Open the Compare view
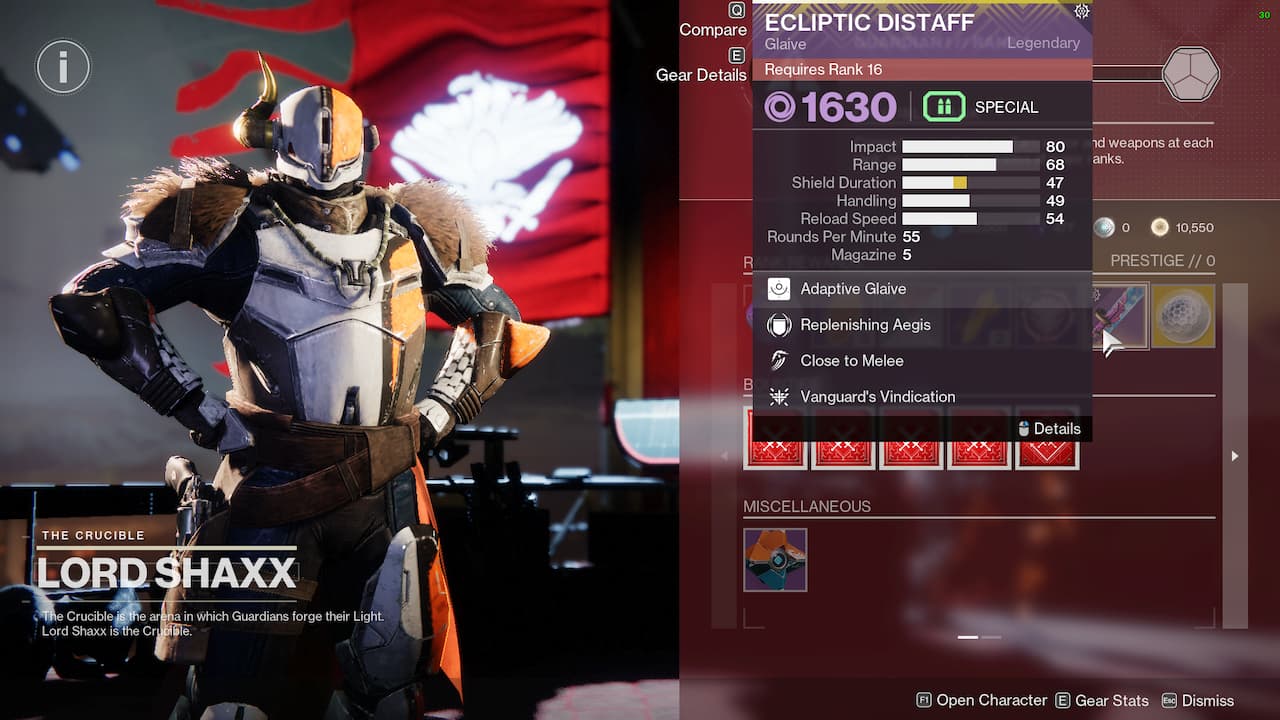 712,29
